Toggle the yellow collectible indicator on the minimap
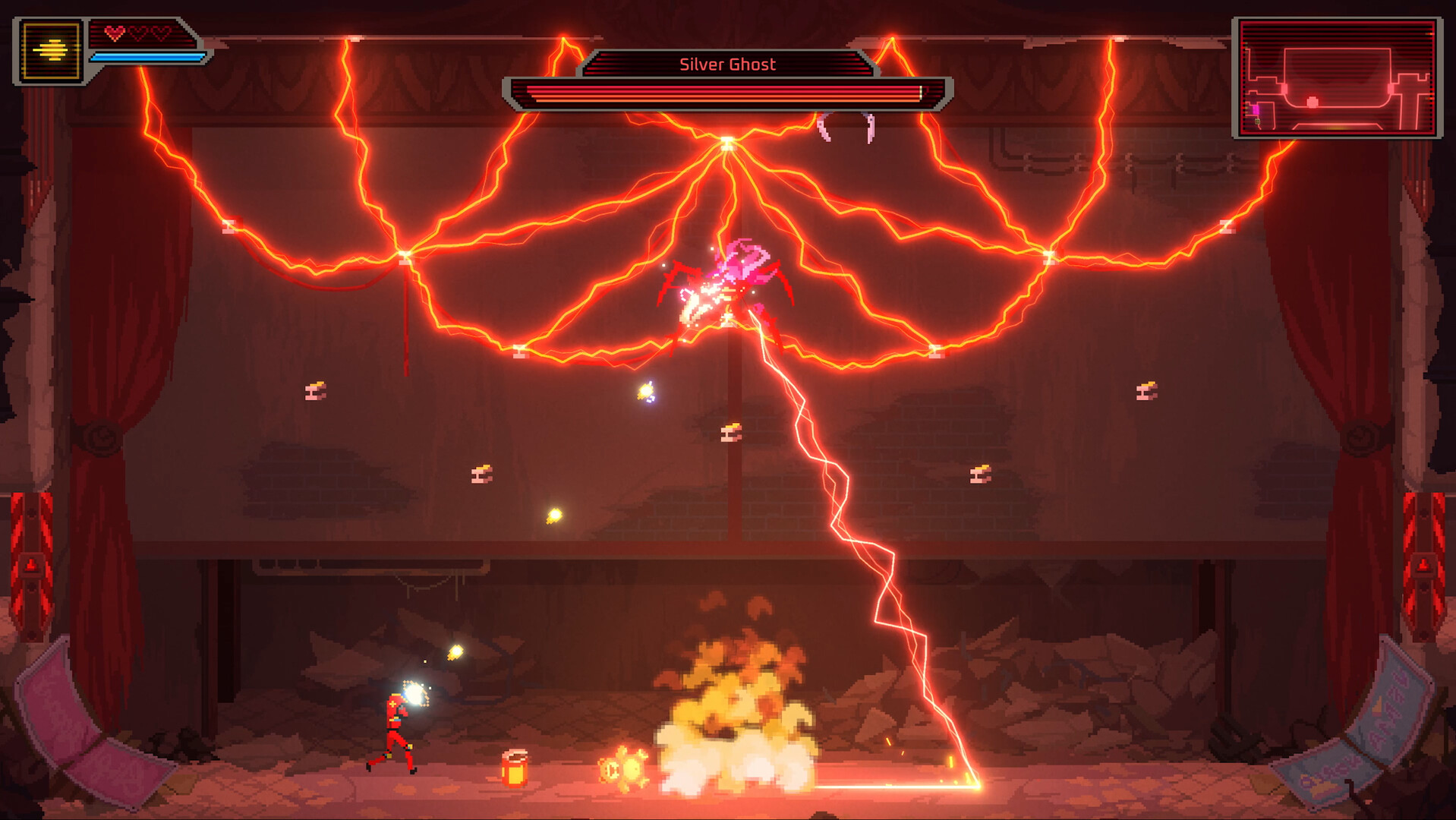 1257,122
